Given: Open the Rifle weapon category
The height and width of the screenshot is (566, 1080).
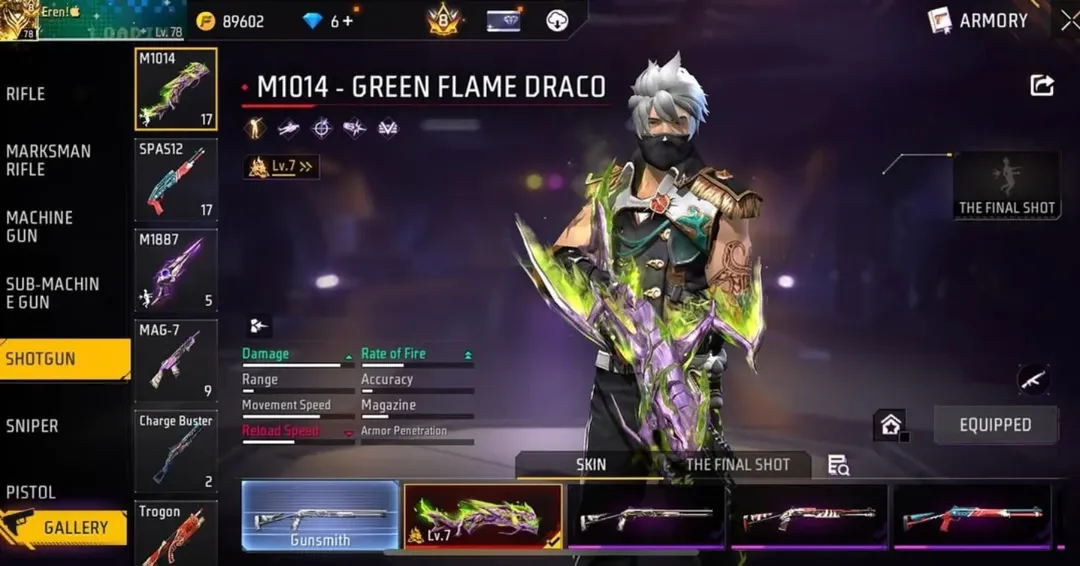Looking at the screenshot, I should click(x=26, y=94).
